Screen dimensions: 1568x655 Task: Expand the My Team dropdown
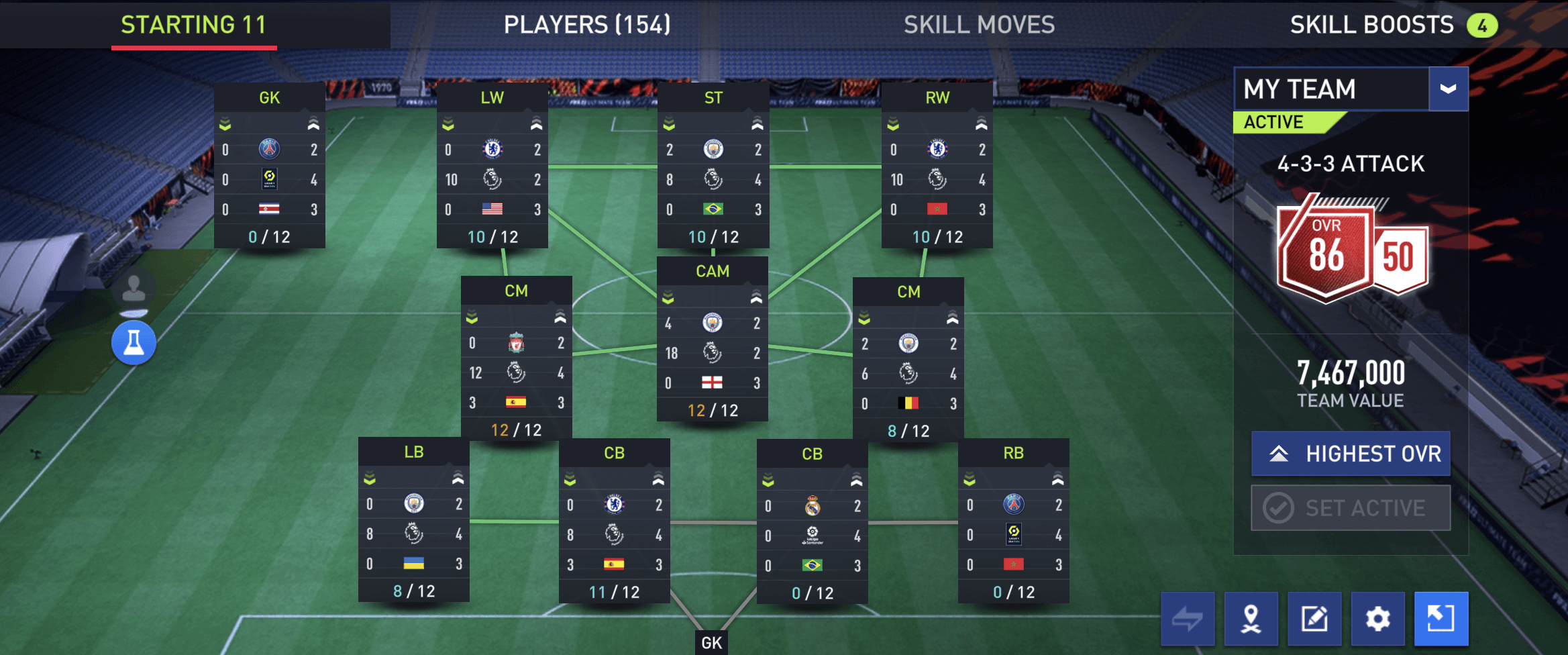click(x=1448, y=89)
